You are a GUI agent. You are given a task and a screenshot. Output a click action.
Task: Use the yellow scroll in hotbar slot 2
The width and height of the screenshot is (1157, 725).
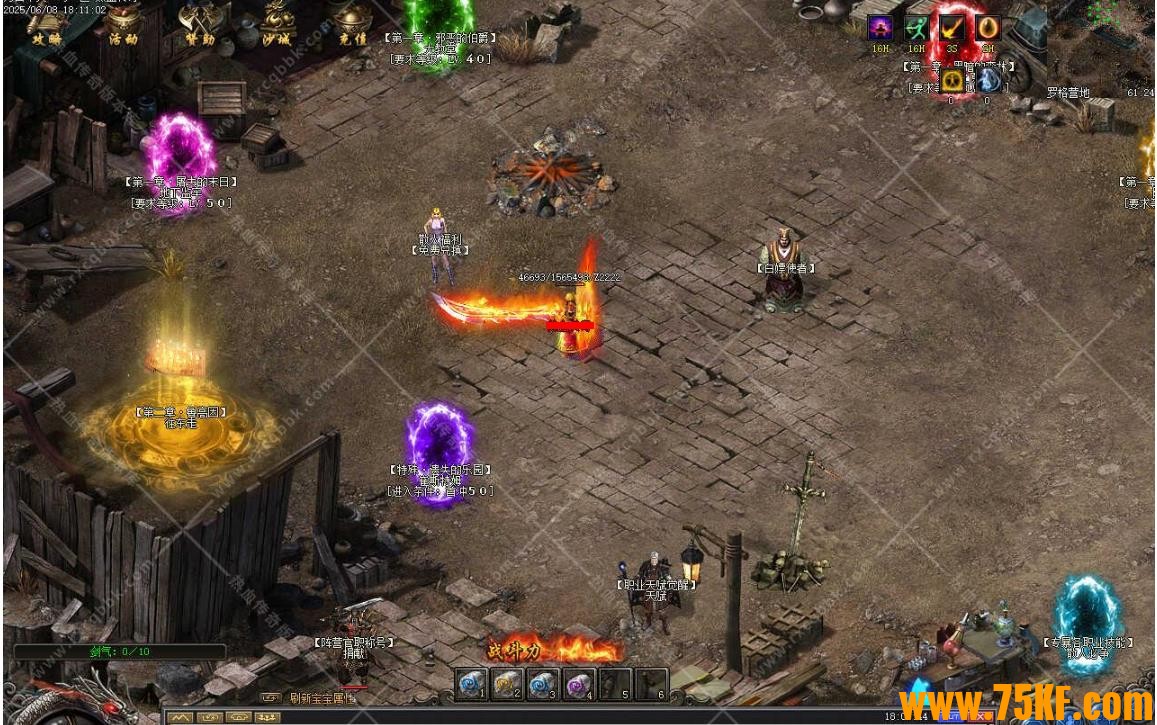point(507,685)
